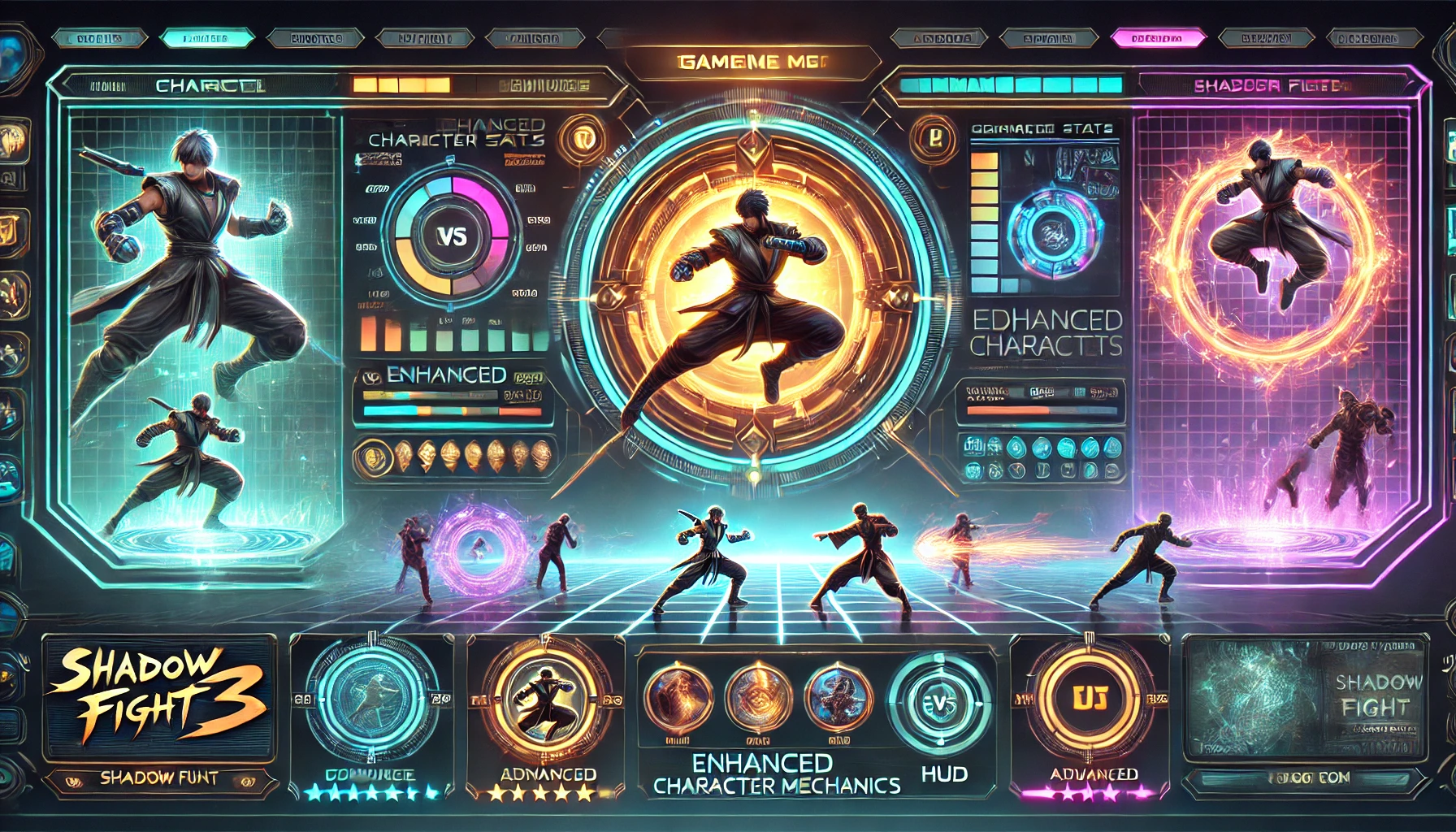The image size is (1456, 832).
Task: Open the SHADOGR FIGTED pink header tab
Action: [1271, 85]
